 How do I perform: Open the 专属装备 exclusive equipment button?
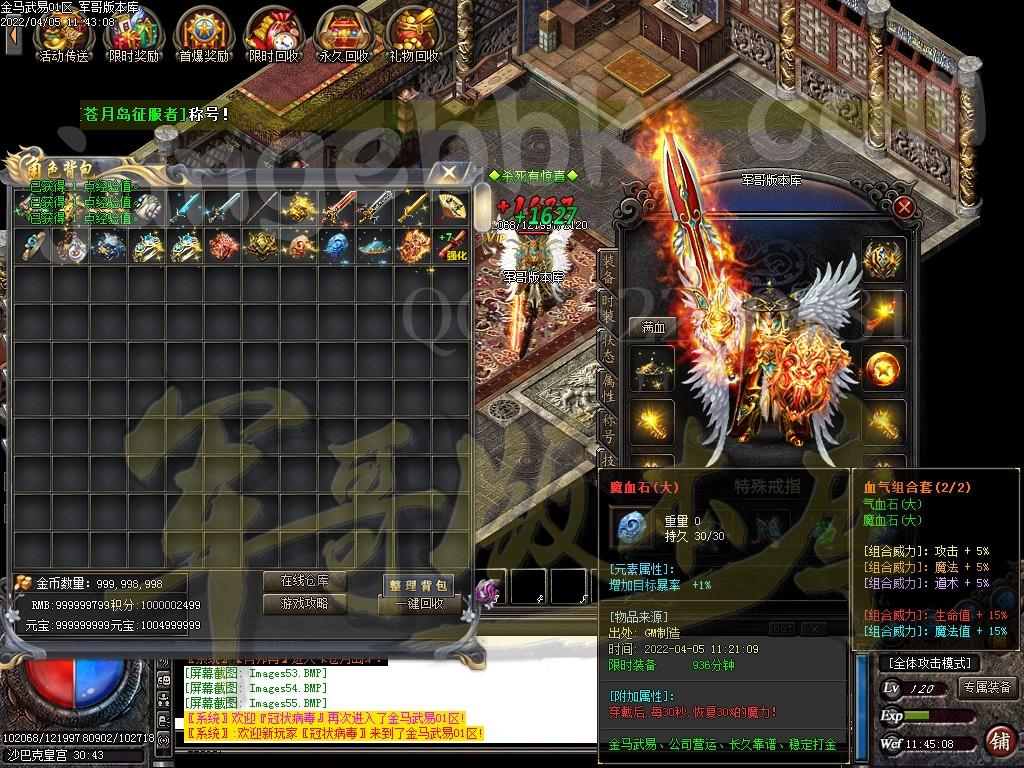(987, 687)
